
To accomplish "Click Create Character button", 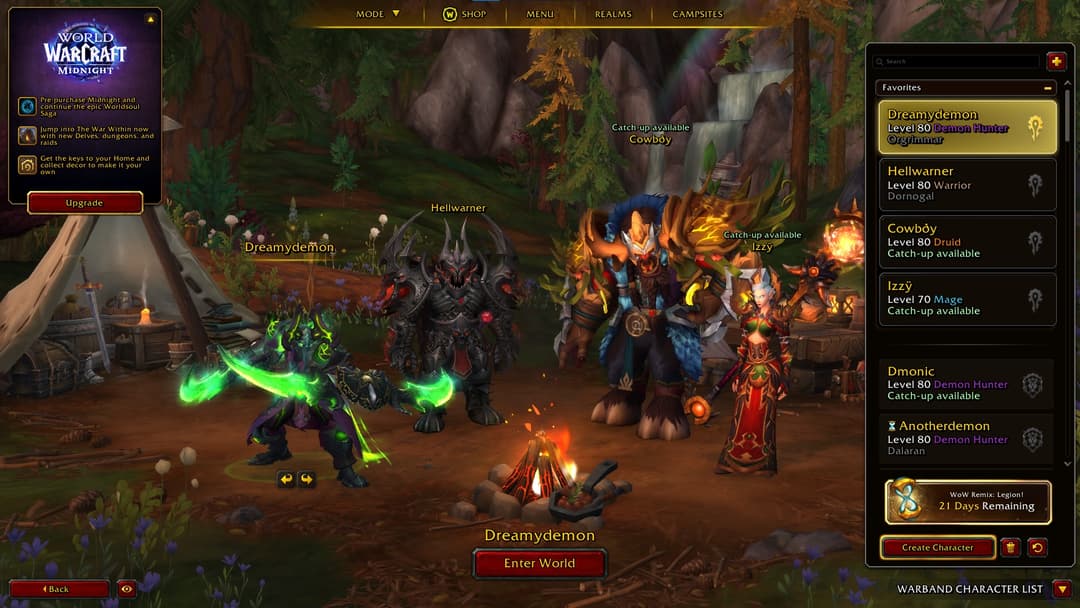I will pyautogui.click(x=937, y=548).
